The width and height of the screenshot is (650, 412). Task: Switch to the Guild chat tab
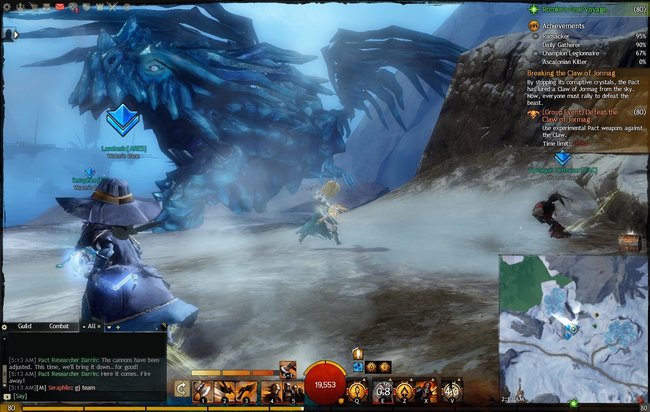25,326
